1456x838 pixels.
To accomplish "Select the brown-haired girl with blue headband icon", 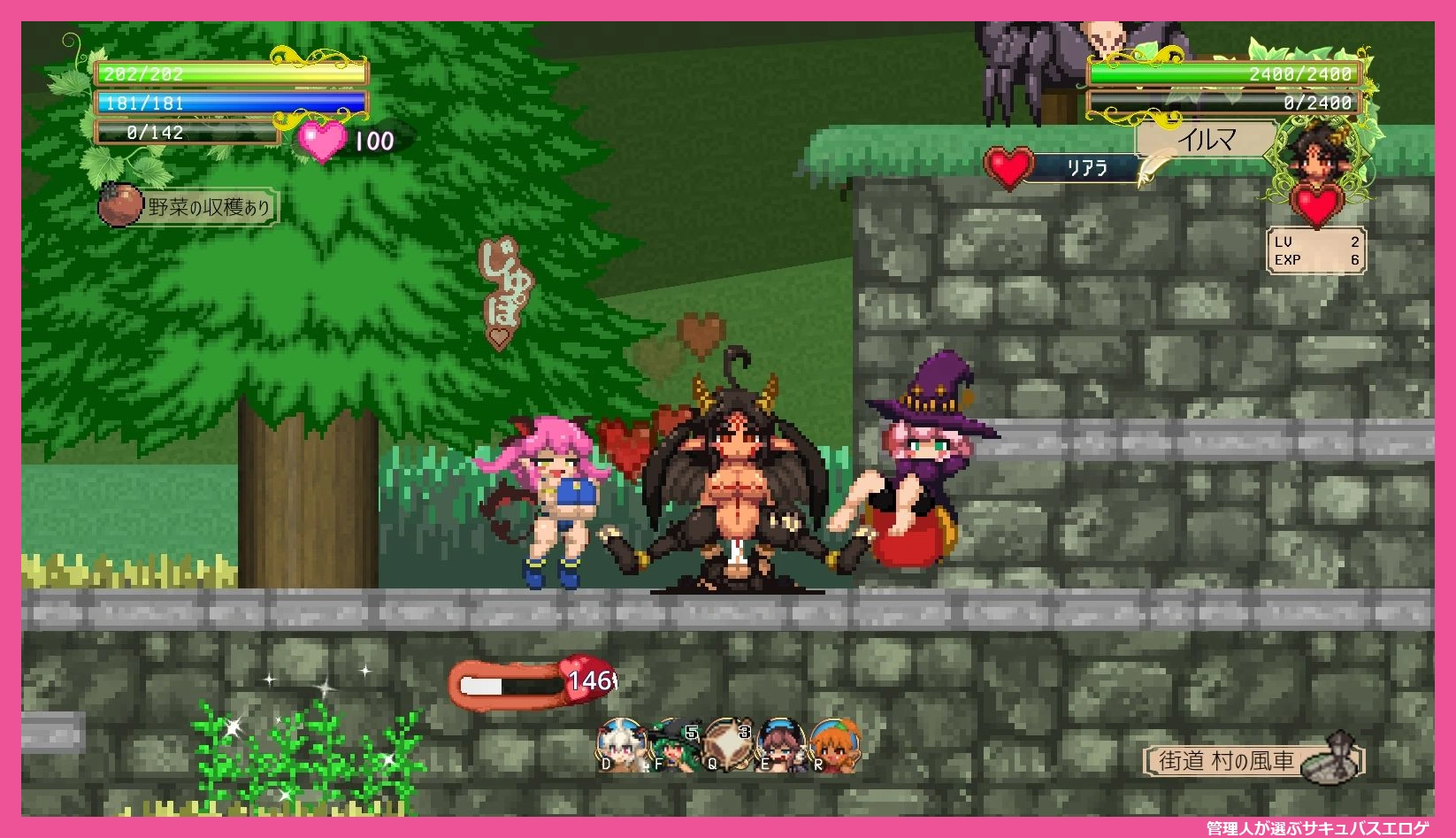I will pyautogui.click(x=781, y=744).
